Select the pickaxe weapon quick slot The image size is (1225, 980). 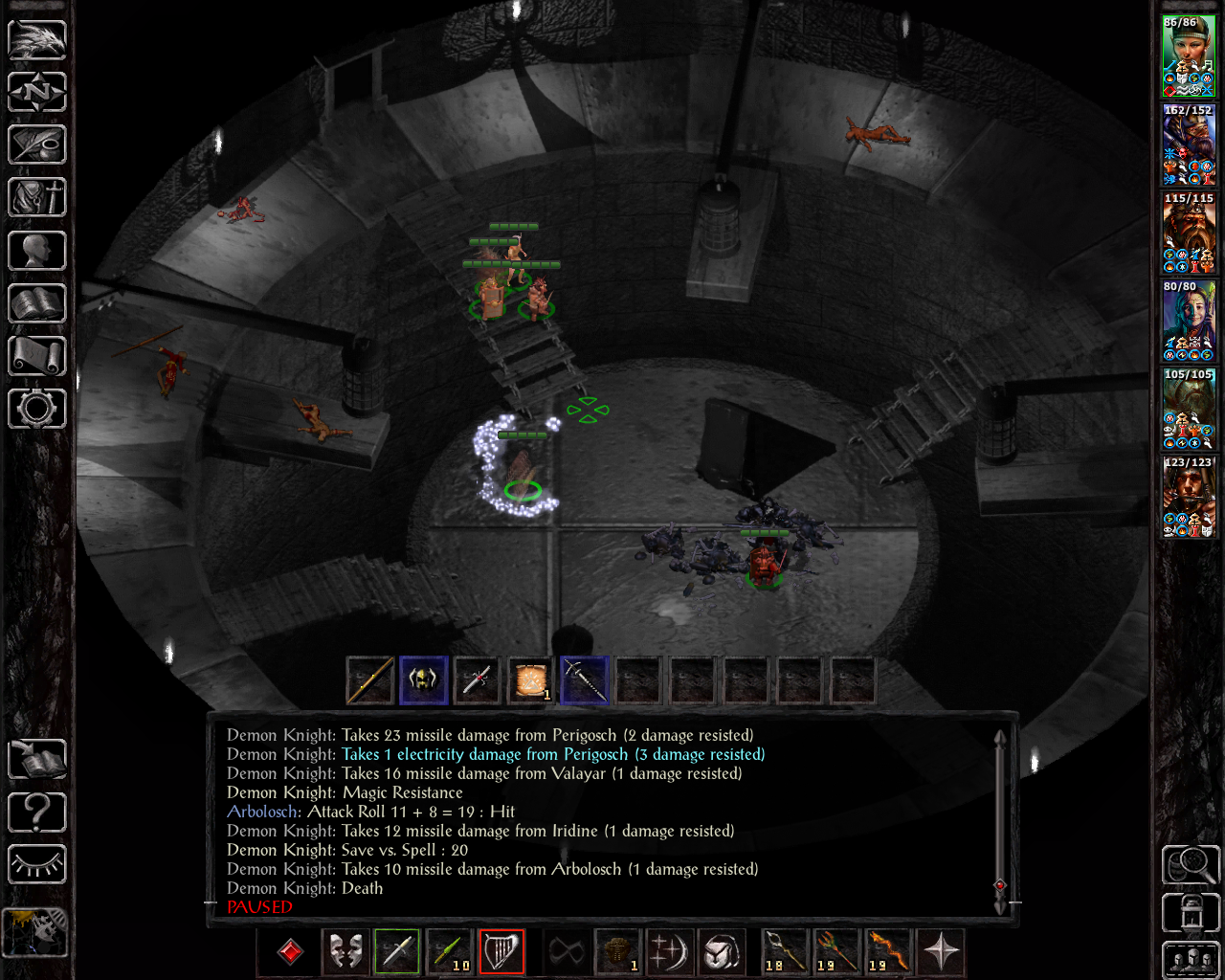(x=584, y=680)
